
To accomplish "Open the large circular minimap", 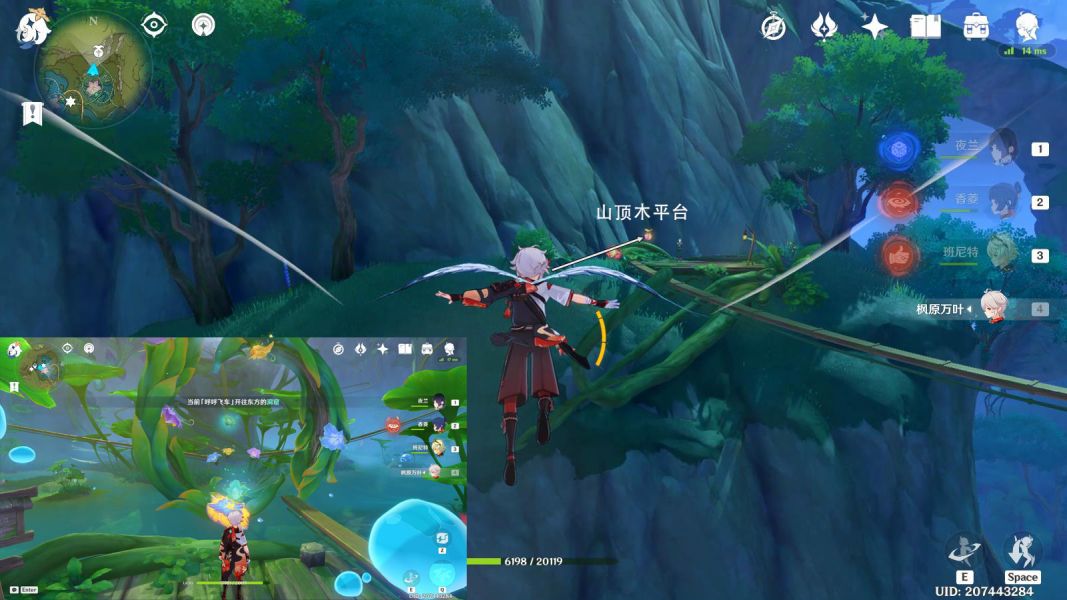I will pos(93,71).
